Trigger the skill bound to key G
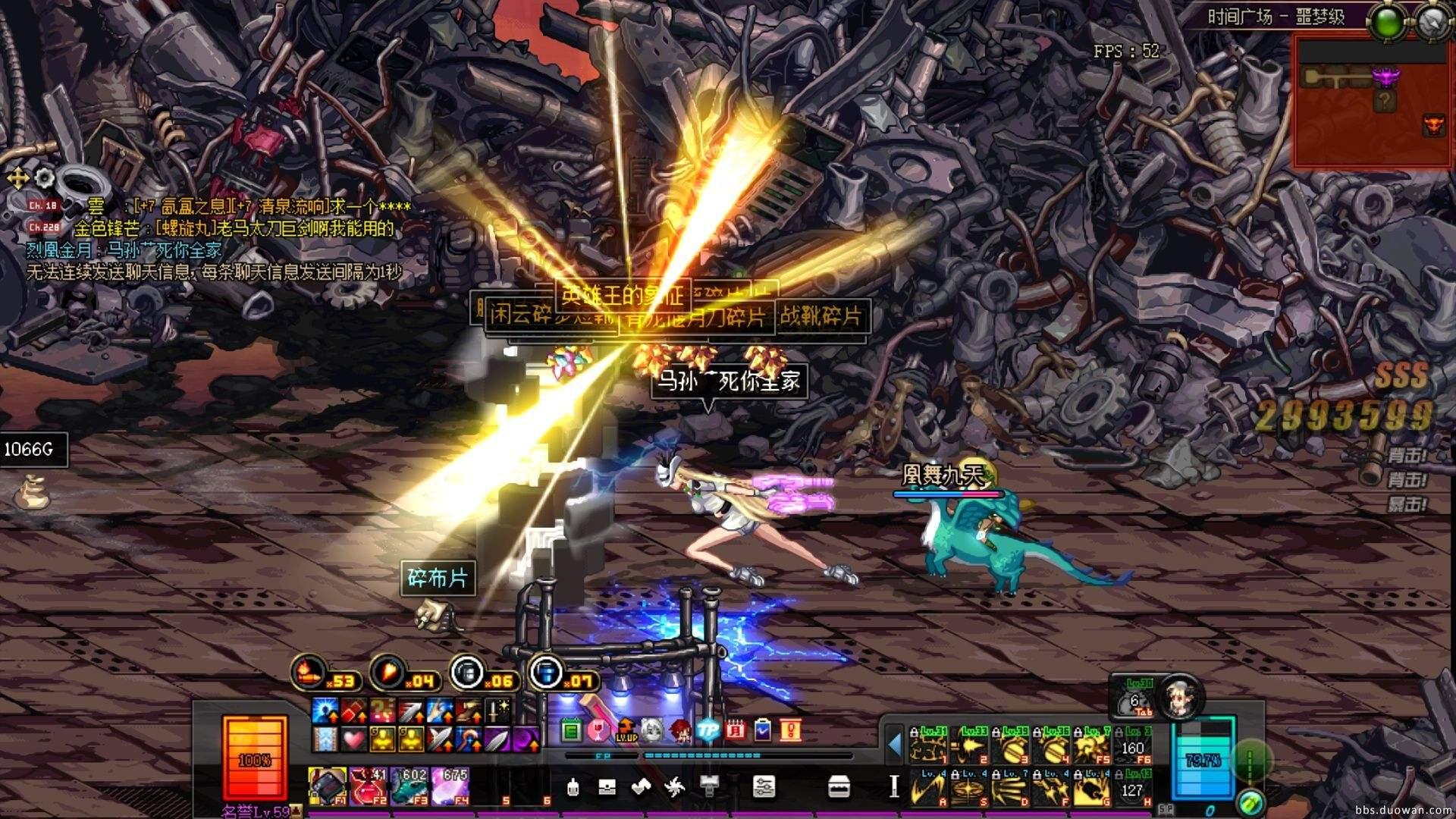This screenshot has width=1456, height=819. pyautogui.click(x=1092, y=787)
